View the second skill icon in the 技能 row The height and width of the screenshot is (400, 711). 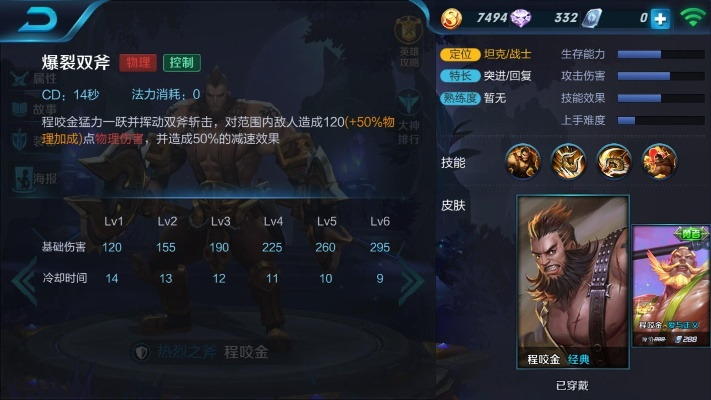(569, 161)
